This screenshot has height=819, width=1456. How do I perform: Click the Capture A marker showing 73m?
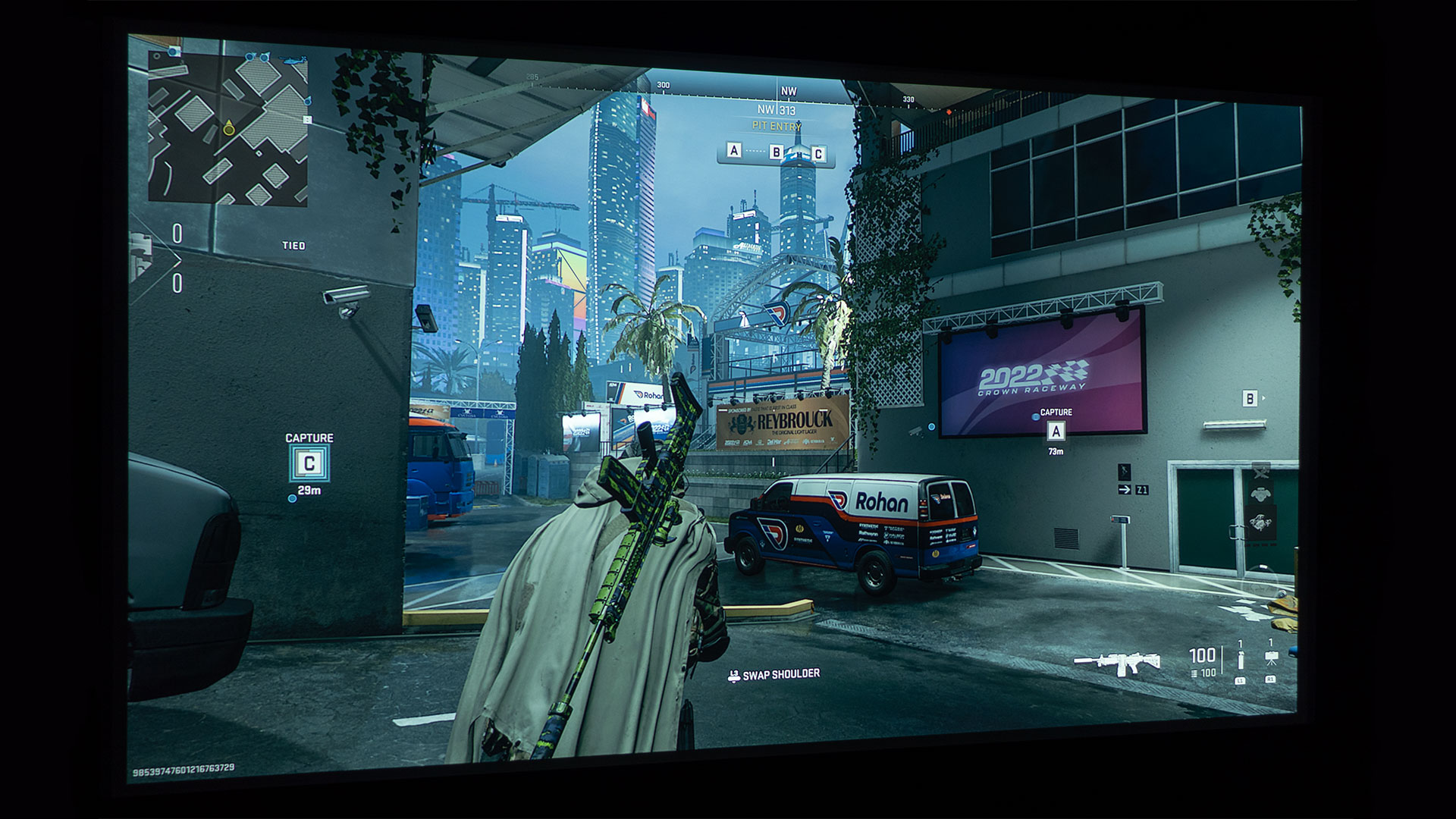point(1056,431)
